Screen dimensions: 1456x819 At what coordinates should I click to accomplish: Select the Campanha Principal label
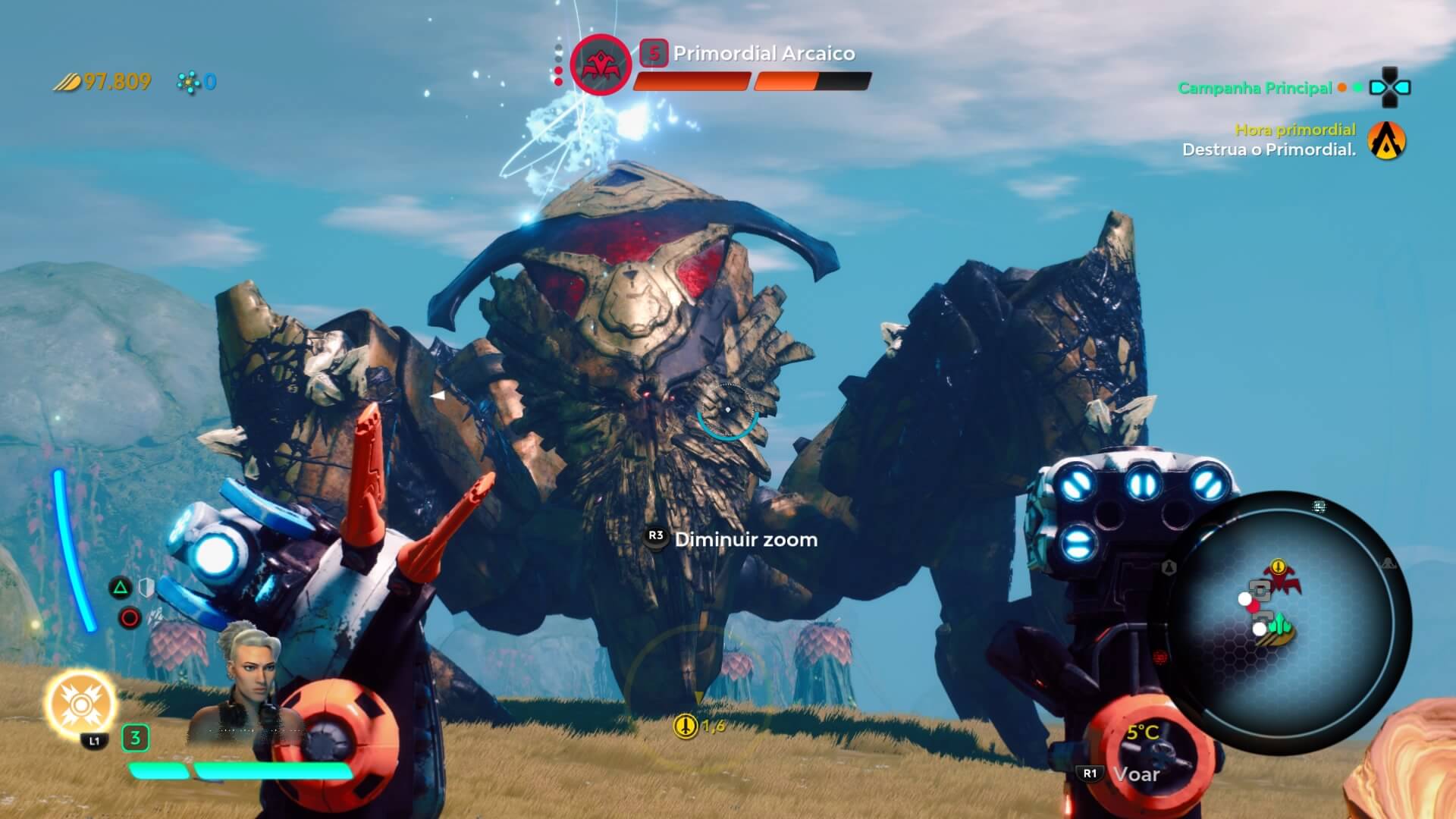(1254, 88)
